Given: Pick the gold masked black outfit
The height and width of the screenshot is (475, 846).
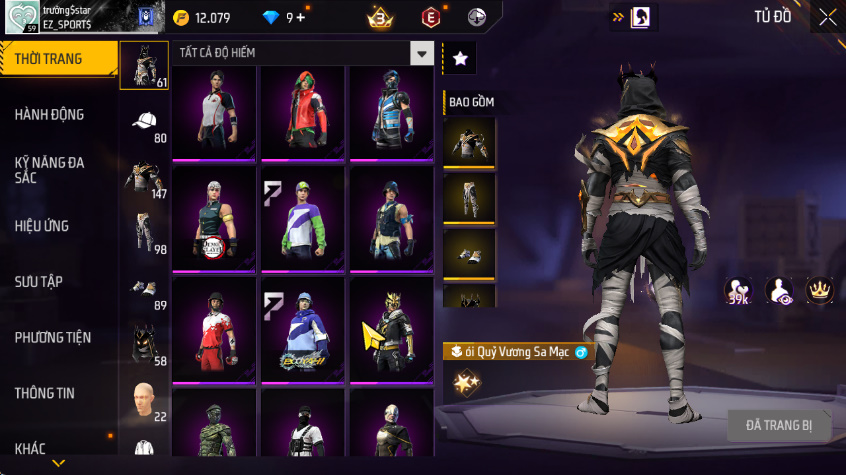Looking at the screenshot, I should [x=390, y=328].
